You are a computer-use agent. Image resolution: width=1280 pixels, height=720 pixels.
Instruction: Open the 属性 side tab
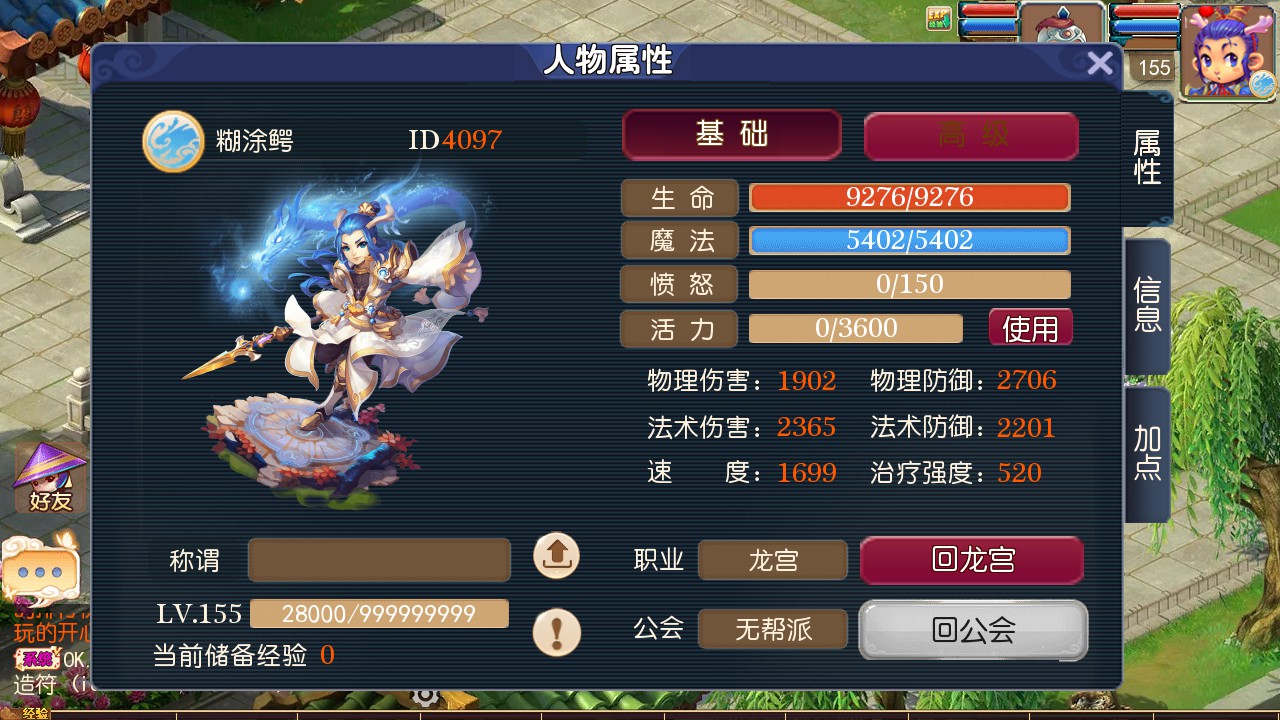click(x=1147, y=158)
